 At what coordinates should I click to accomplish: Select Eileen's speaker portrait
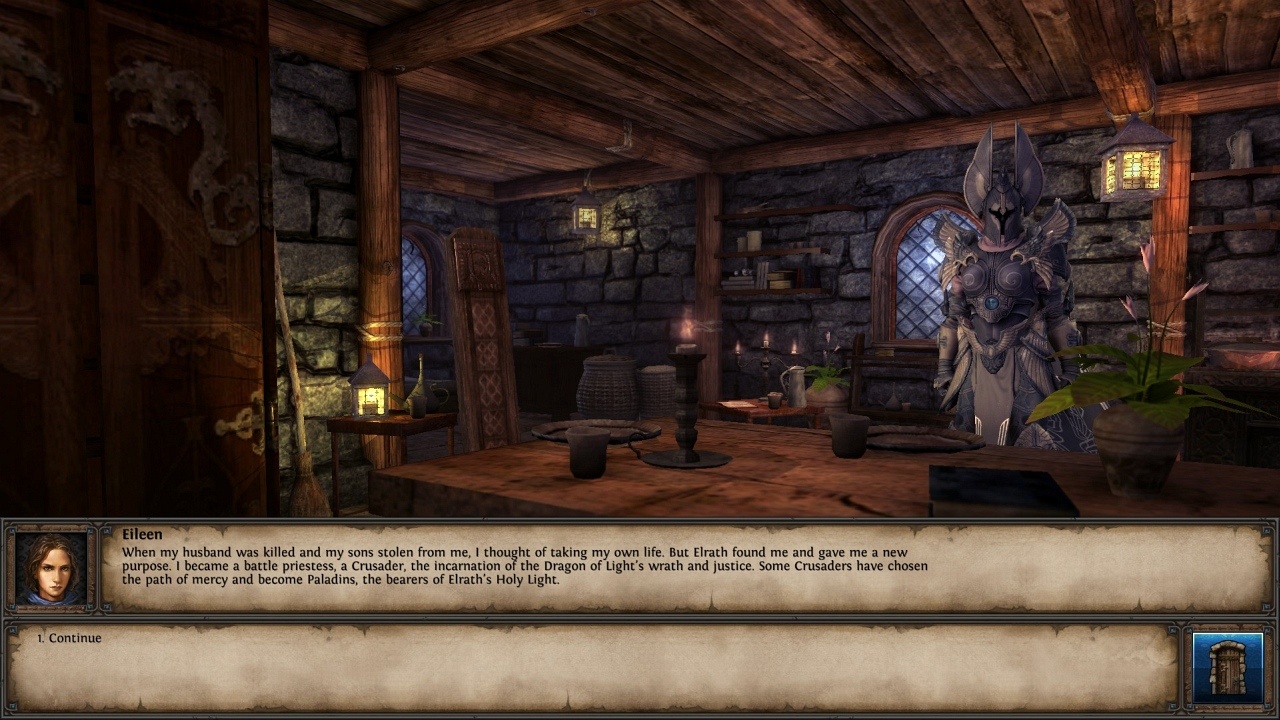coord(51,568)
